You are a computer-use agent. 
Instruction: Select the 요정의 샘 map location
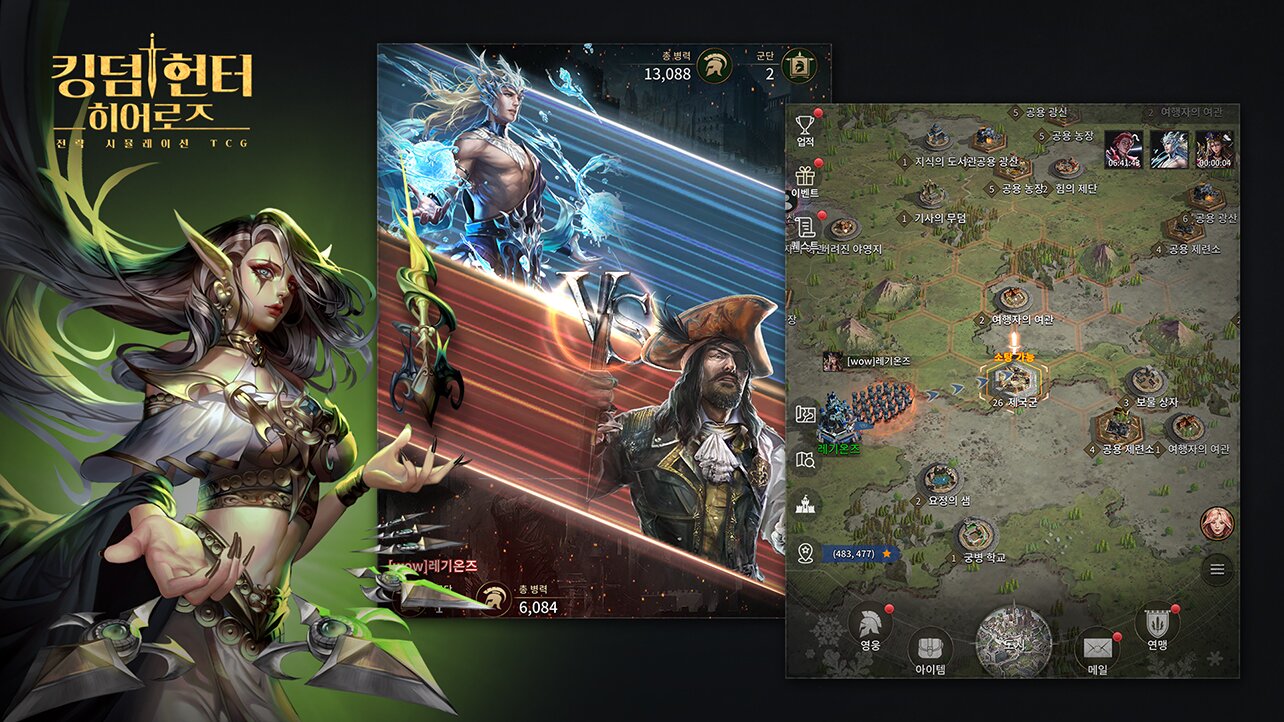pos(938,479)
